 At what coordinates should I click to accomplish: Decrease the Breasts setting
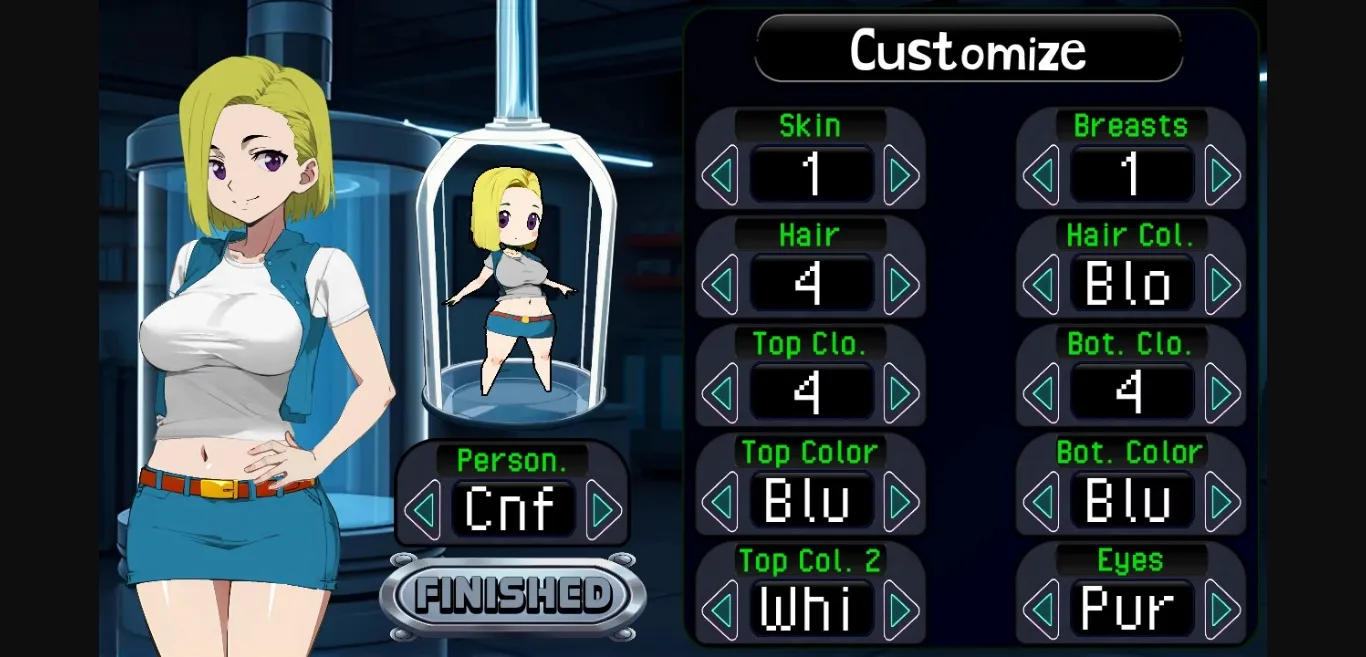(x=1041, y=176)
